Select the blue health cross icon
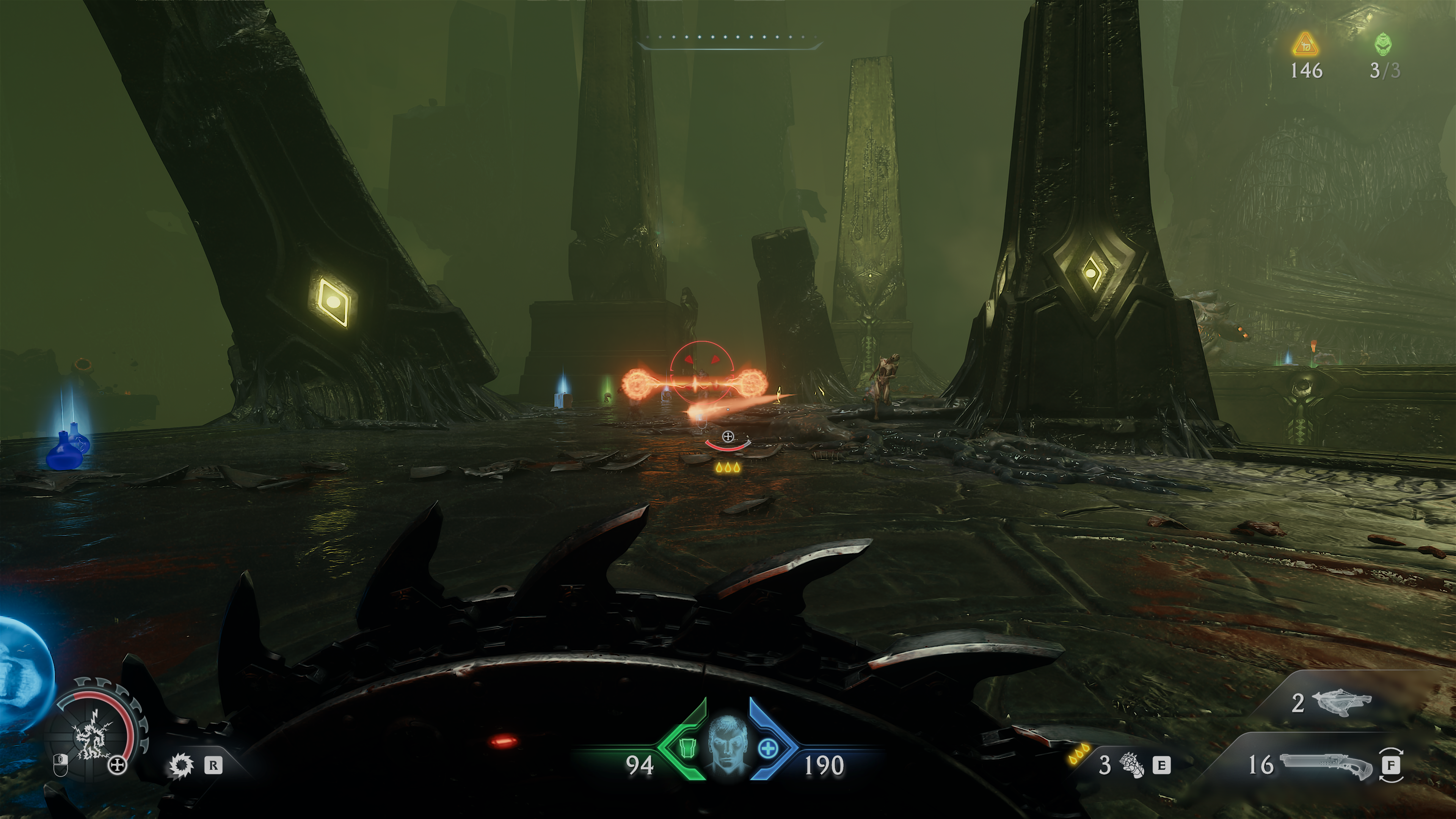Screen dimensions: 1456x819 [767, 750]
